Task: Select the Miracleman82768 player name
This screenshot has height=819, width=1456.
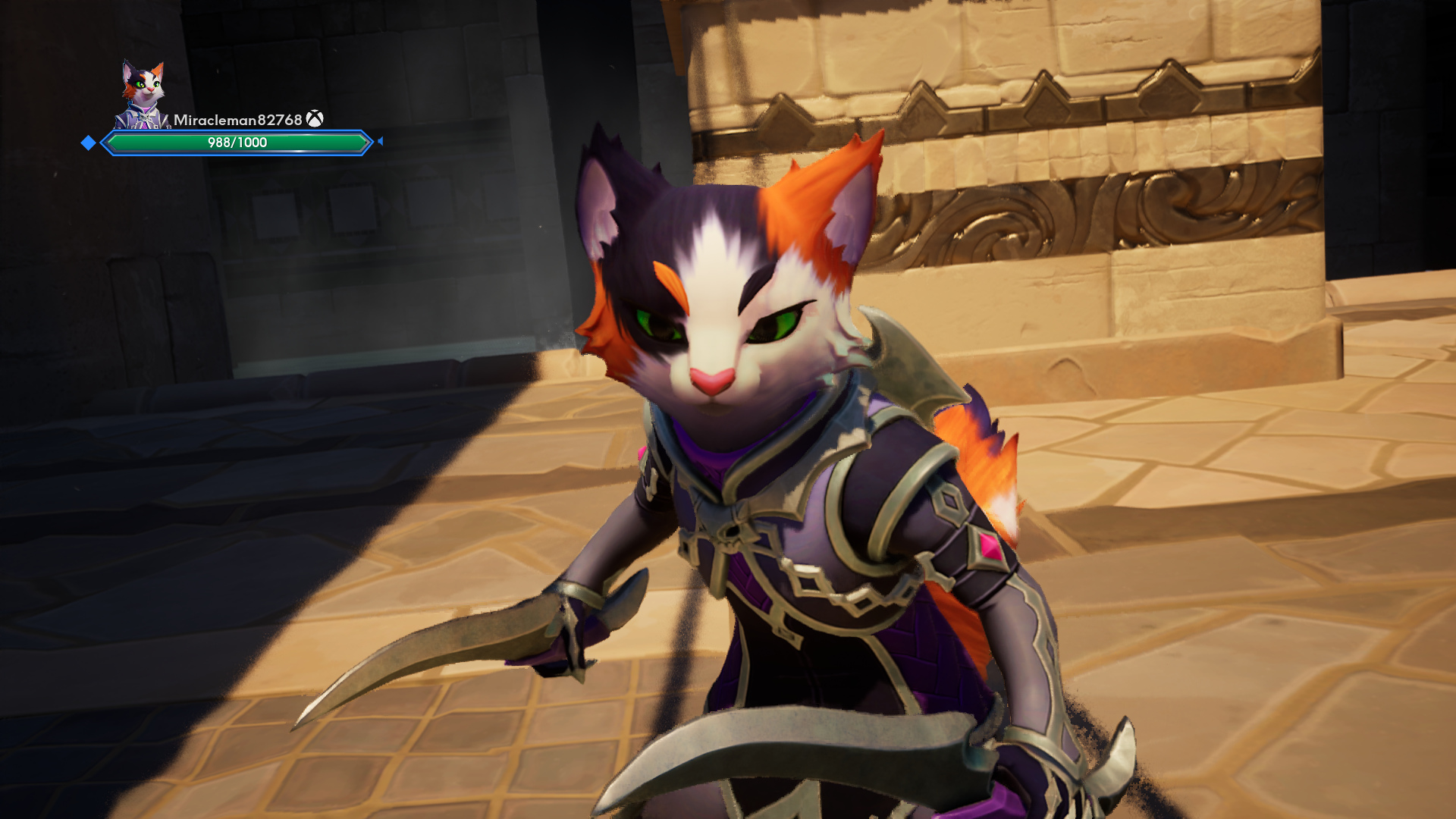Action: pyautogui.click(x=237, y=120)
